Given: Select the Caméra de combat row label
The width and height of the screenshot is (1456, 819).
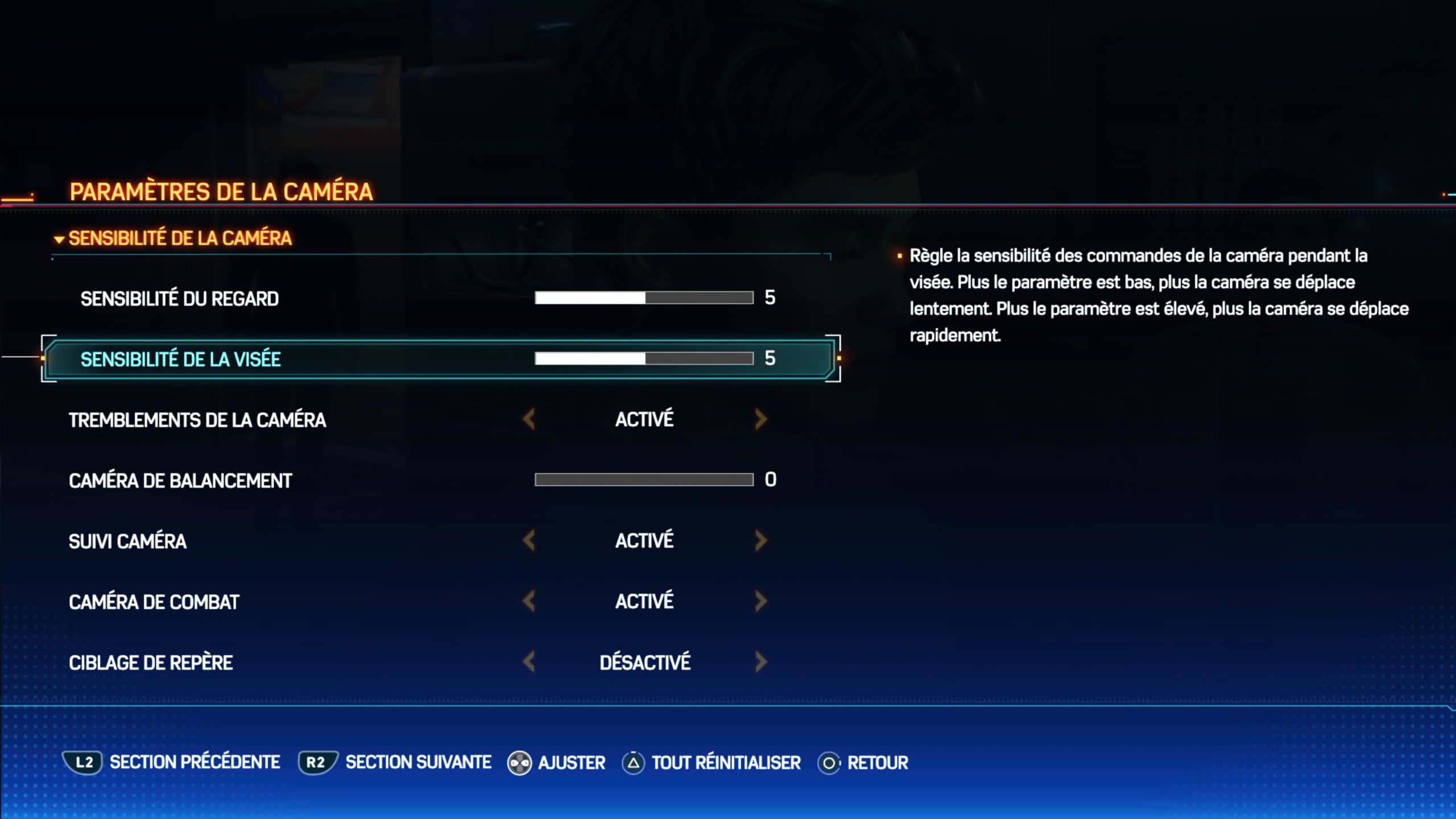Looking at the screenshot, I should coord(154,602).
